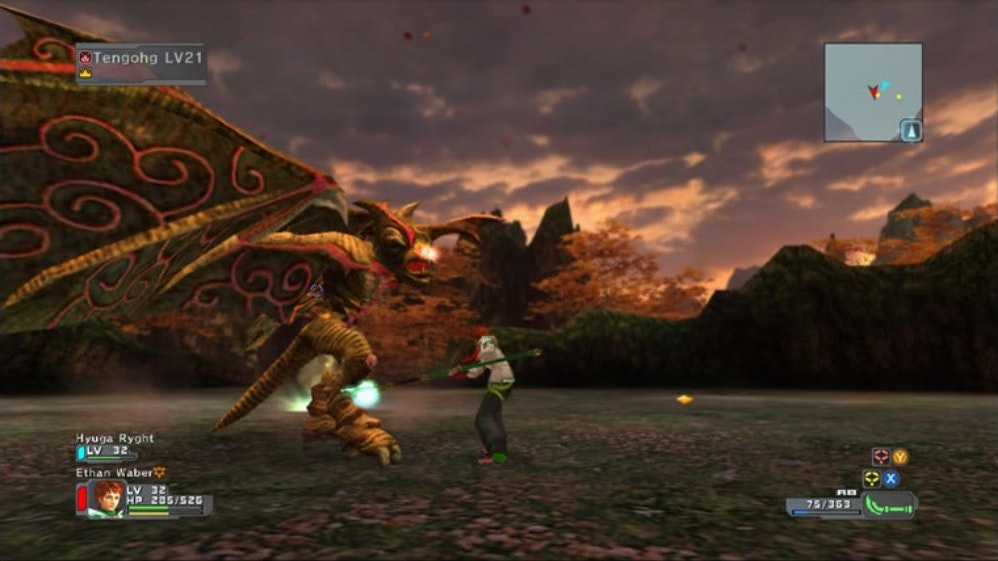Select party member Hyuga Ryght
998x561 pixels.
(x=115, y=439)
